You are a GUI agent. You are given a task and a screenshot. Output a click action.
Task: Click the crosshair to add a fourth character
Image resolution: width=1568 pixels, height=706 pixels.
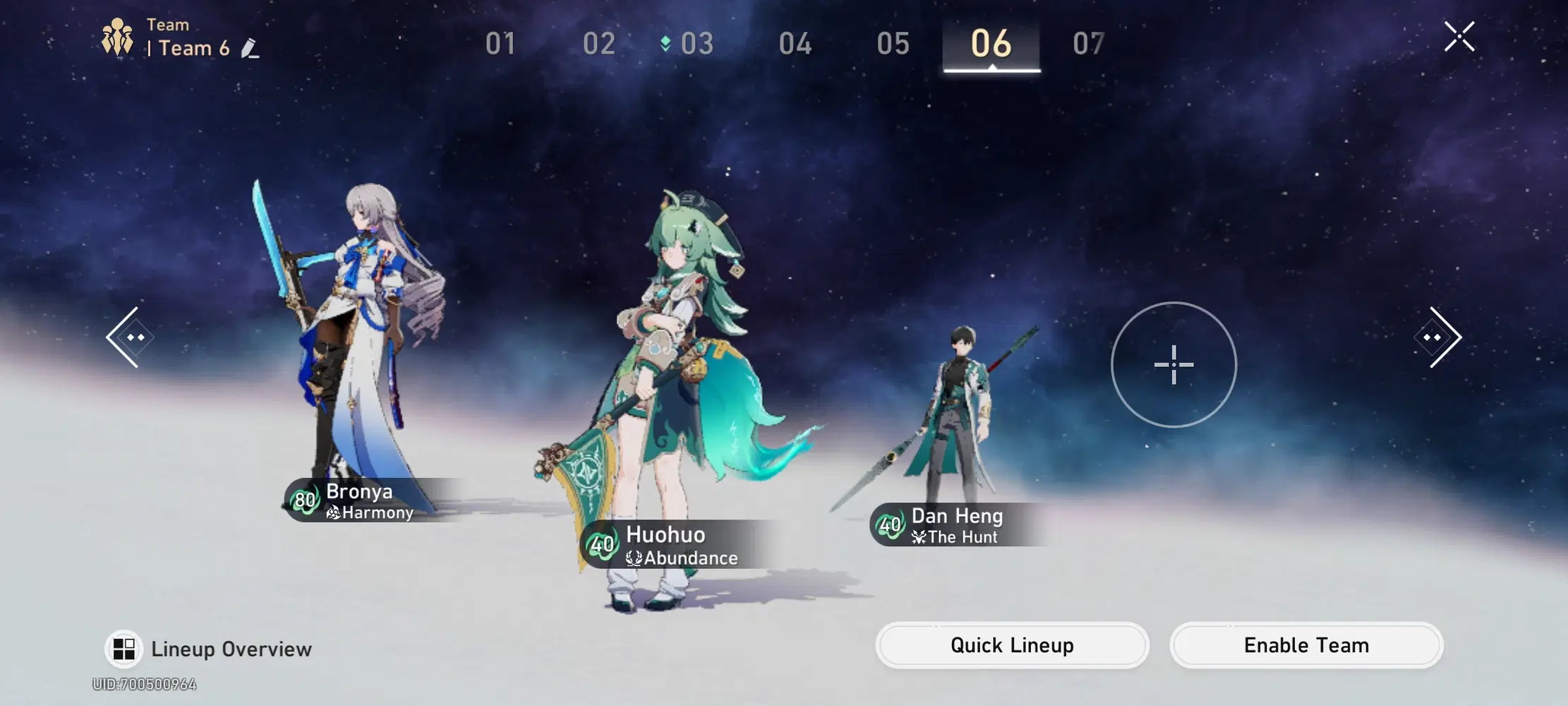tap(1173, 366)
